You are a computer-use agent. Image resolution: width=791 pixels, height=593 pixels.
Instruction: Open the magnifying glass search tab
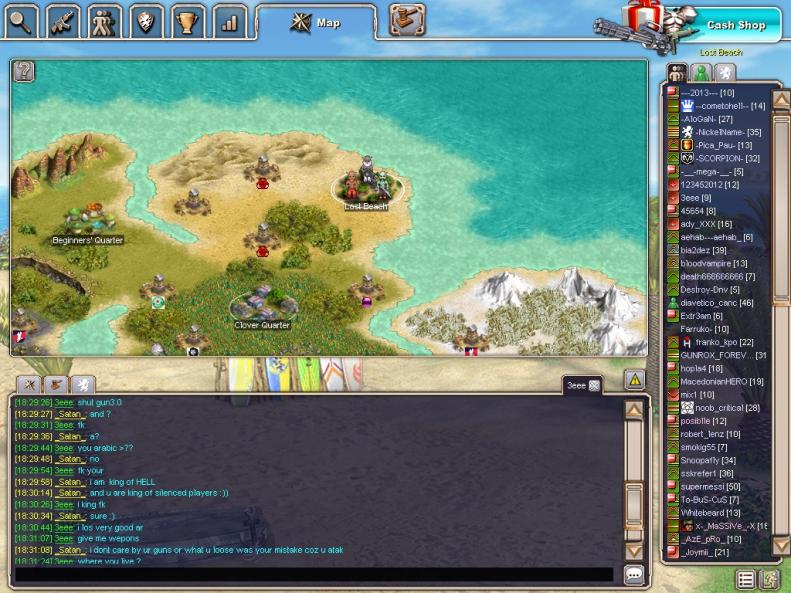click(21, 20)
